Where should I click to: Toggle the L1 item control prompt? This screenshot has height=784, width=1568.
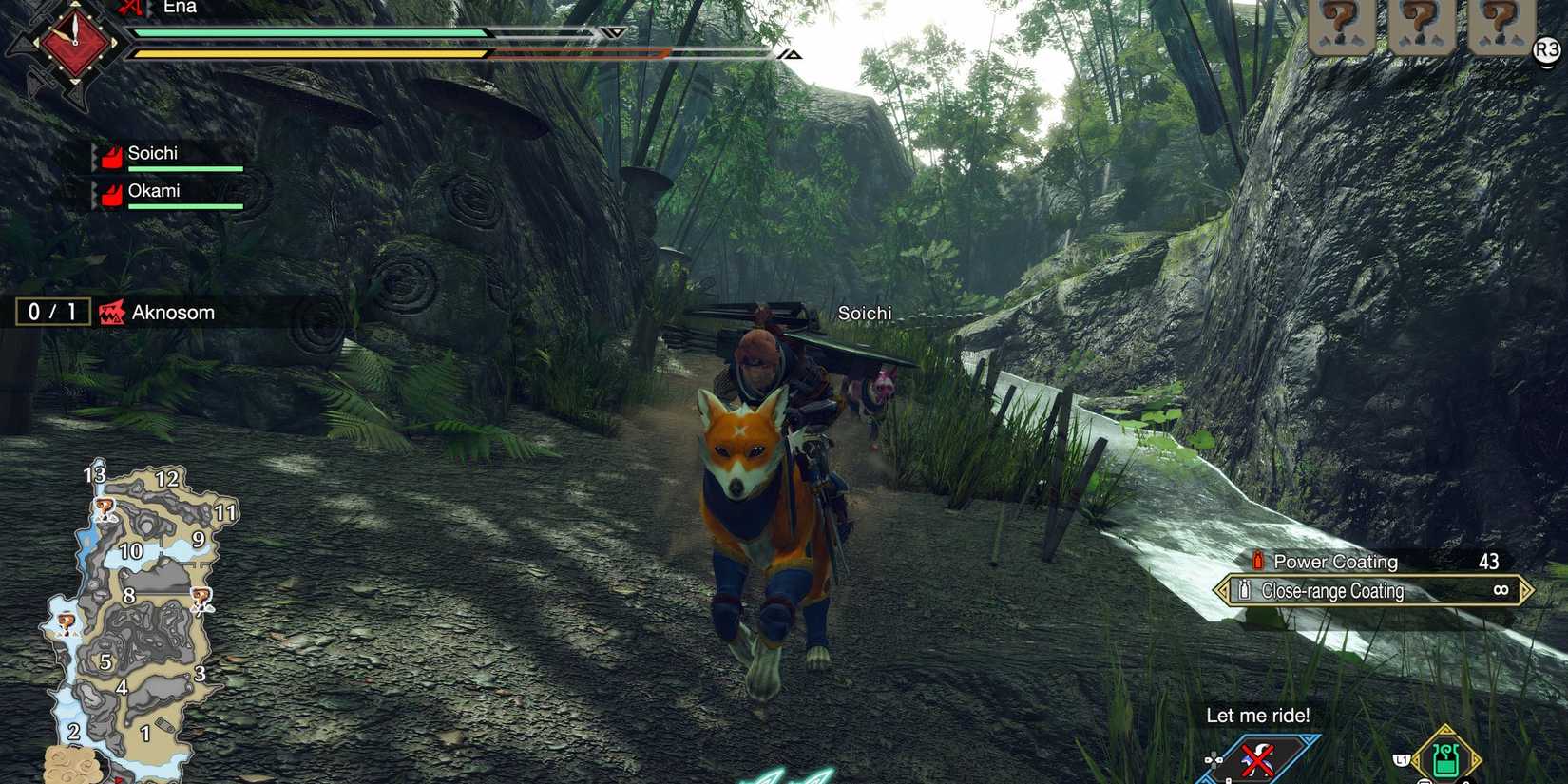point(1400,759)
